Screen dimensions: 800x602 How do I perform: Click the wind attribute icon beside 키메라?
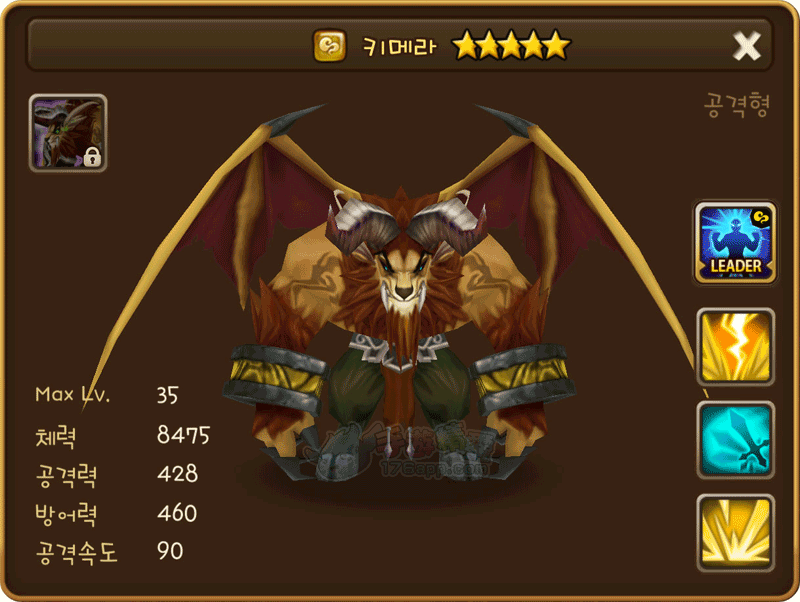pos(329,46)
